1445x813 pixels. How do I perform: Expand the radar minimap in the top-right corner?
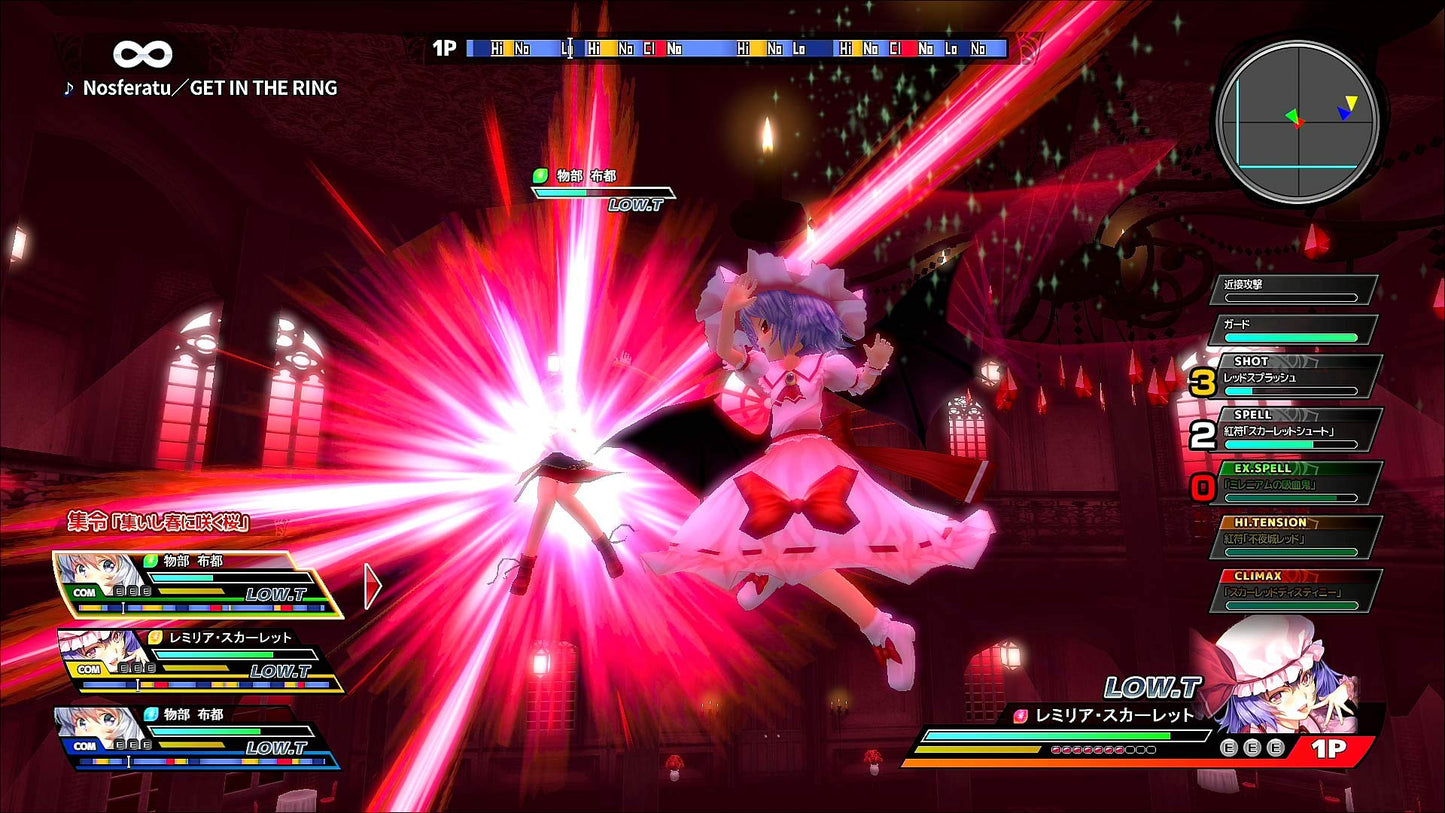1297,119
